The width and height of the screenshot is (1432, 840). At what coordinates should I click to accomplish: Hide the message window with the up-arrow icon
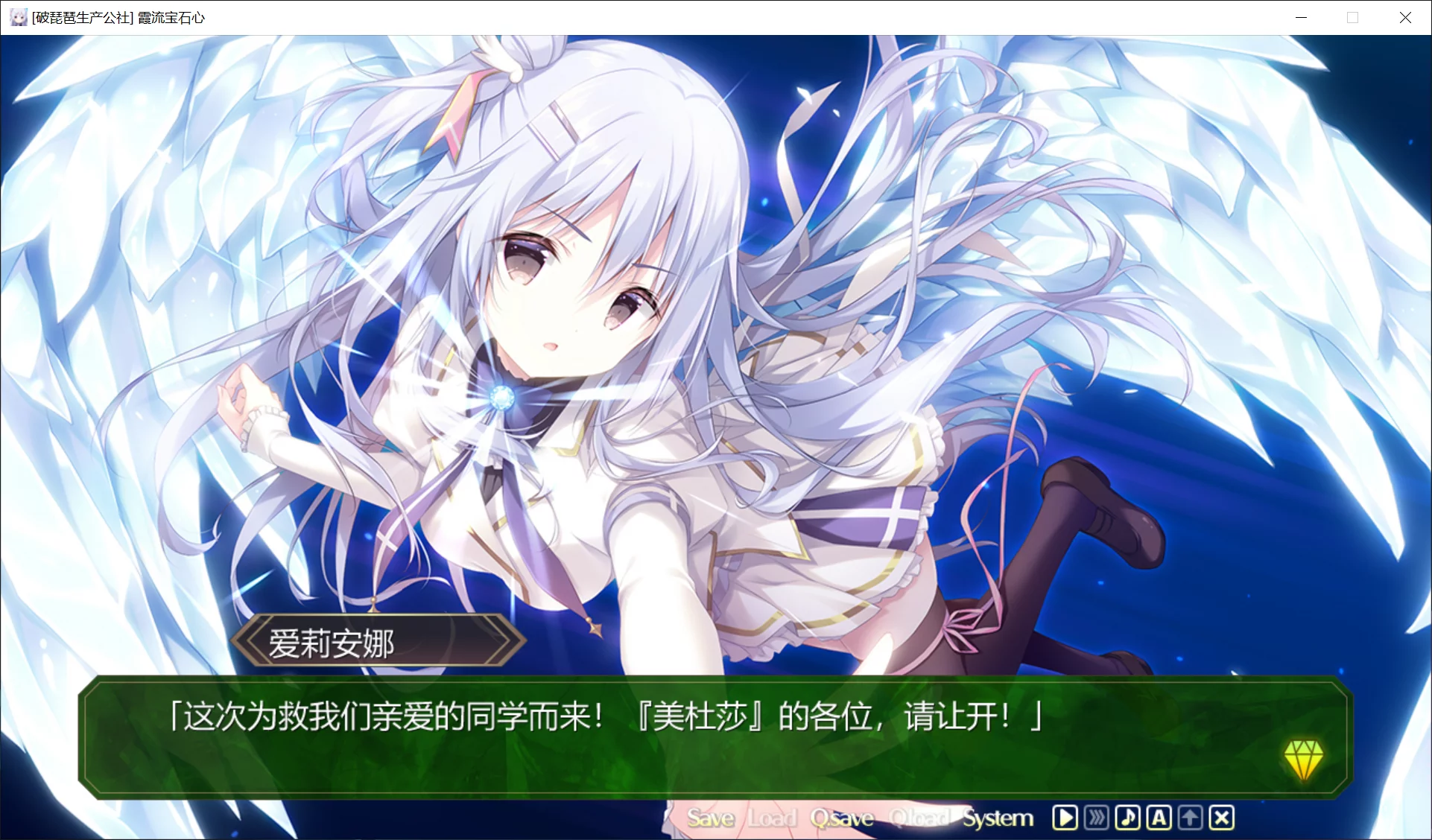click(x=1190, y=817)
